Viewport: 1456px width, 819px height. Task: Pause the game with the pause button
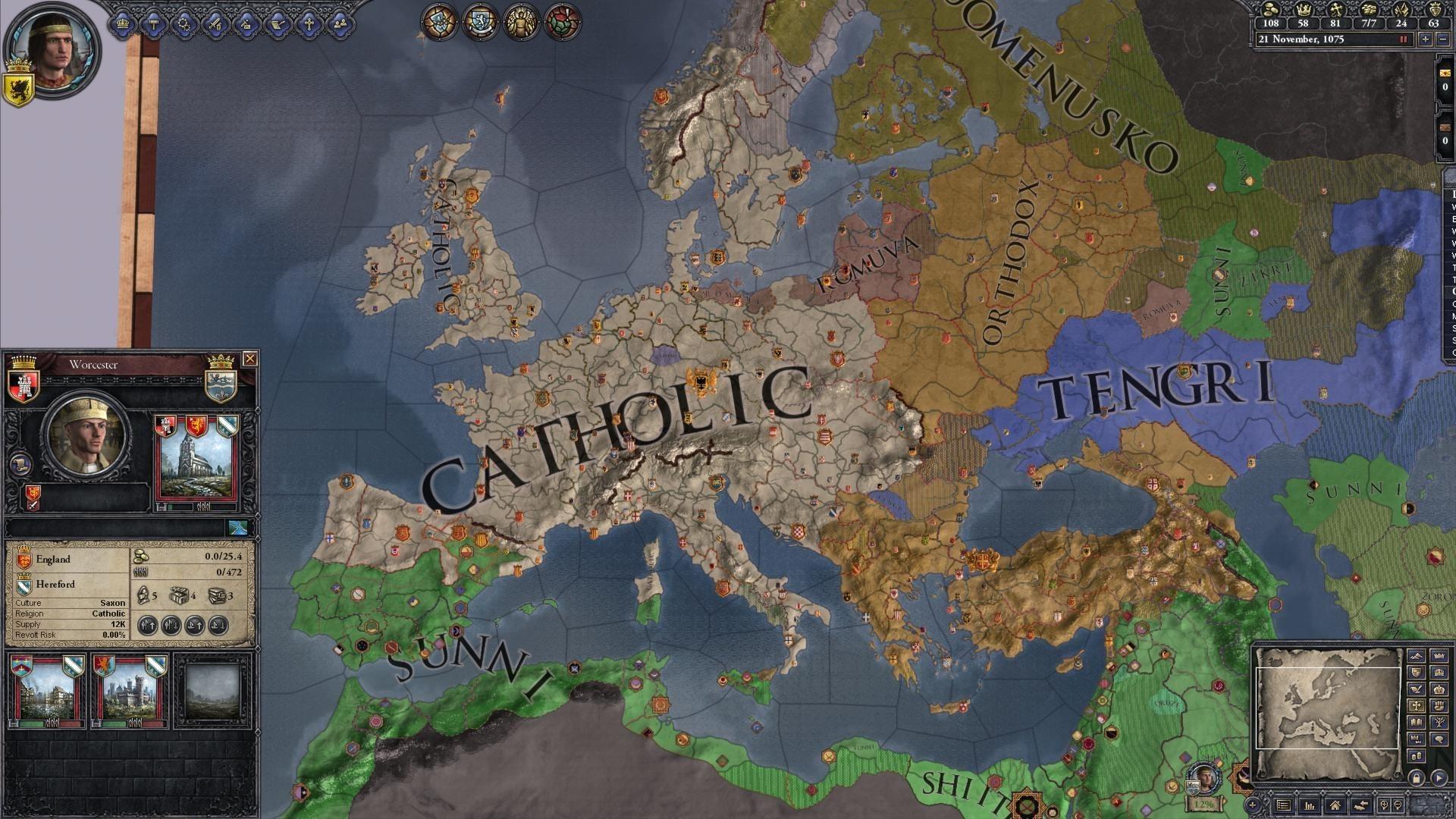(1404, 39)
